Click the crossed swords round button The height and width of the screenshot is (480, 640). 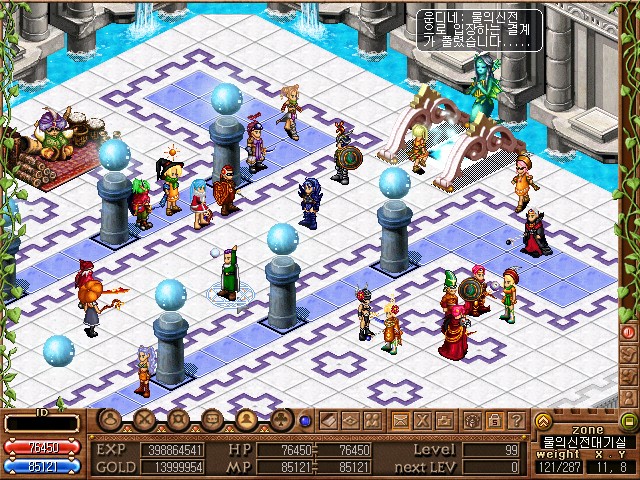(x=145, y=420)
